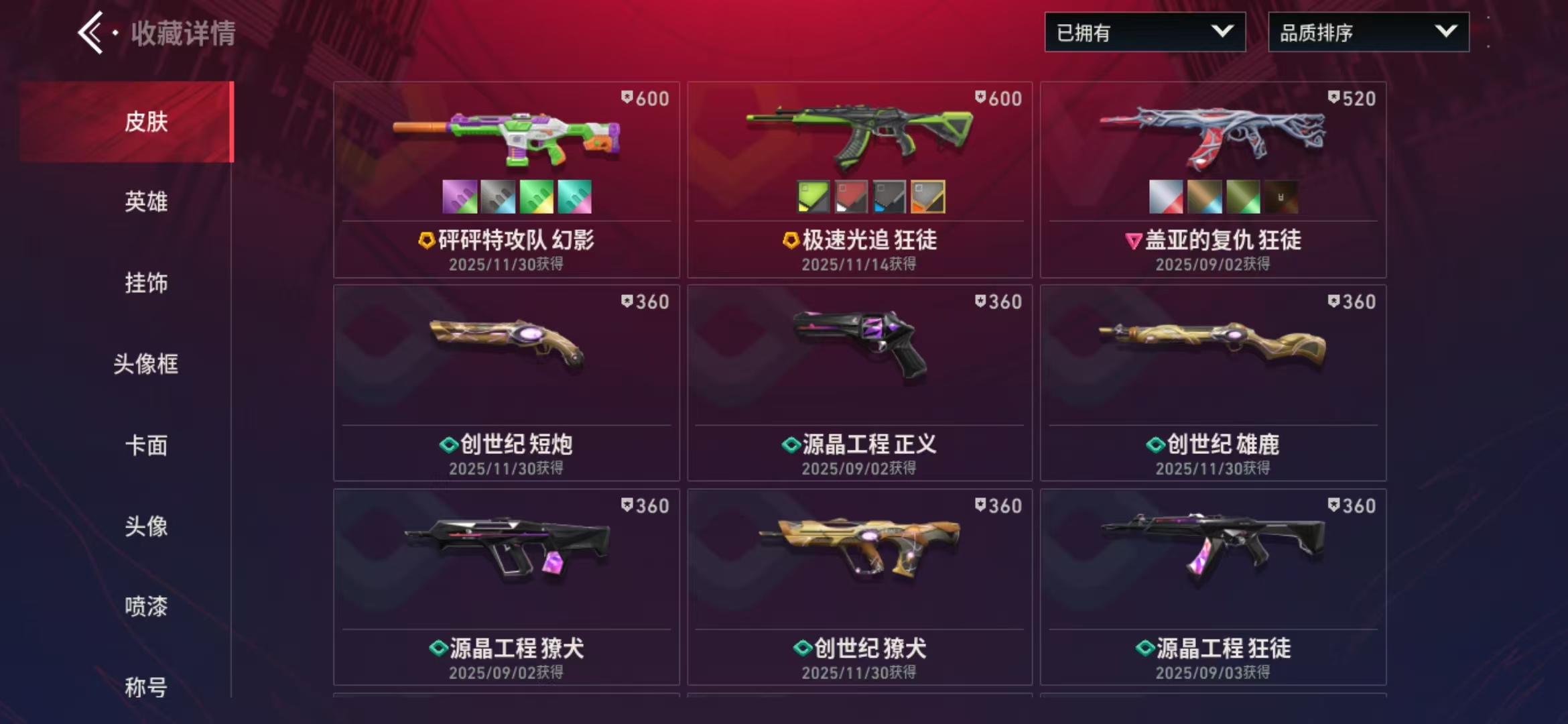Switch to the 喷漆 tab

146,607
